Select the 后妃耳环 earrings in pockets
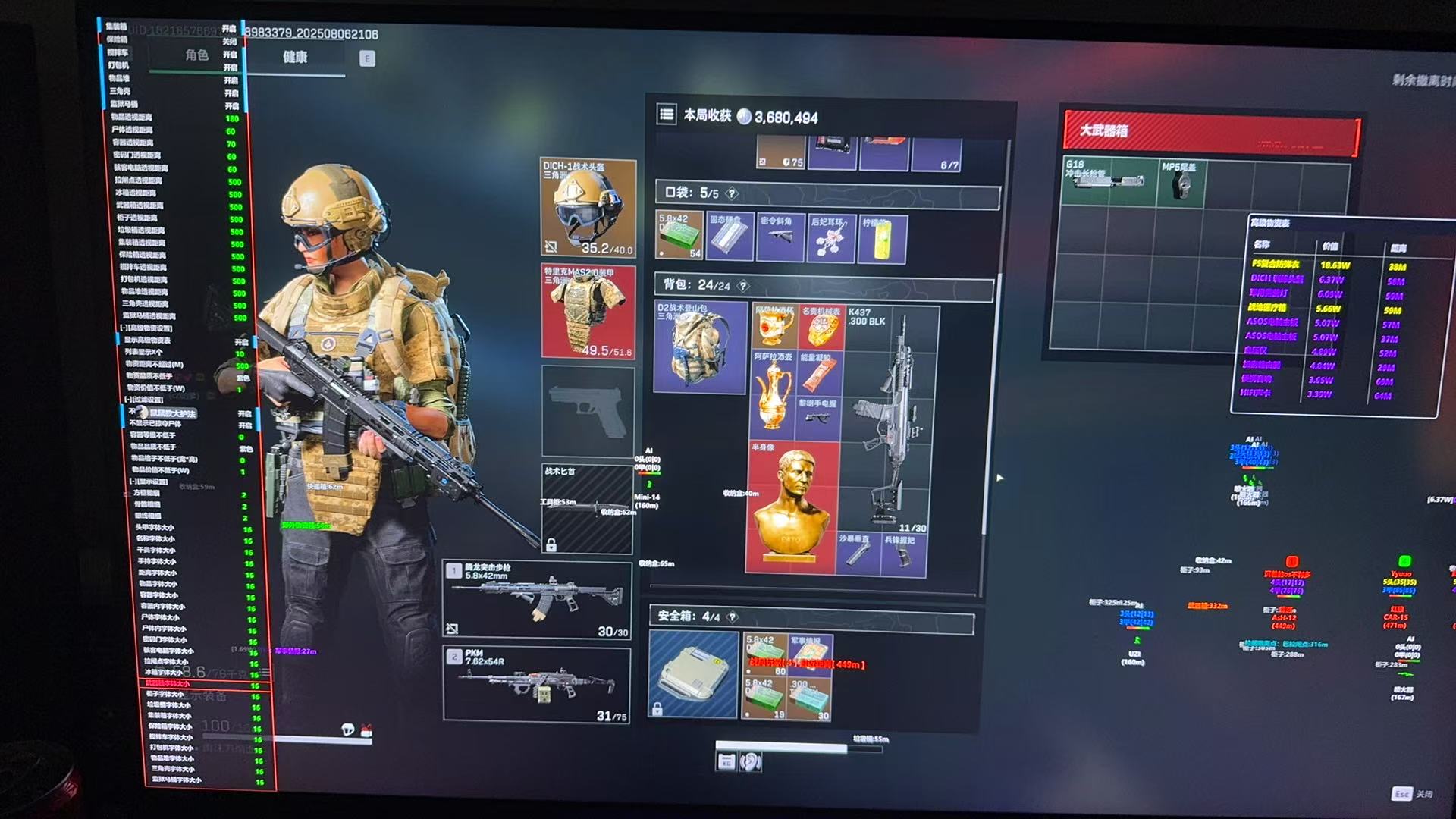Viewport: 1456px width, 819px height. pos(831,239)
